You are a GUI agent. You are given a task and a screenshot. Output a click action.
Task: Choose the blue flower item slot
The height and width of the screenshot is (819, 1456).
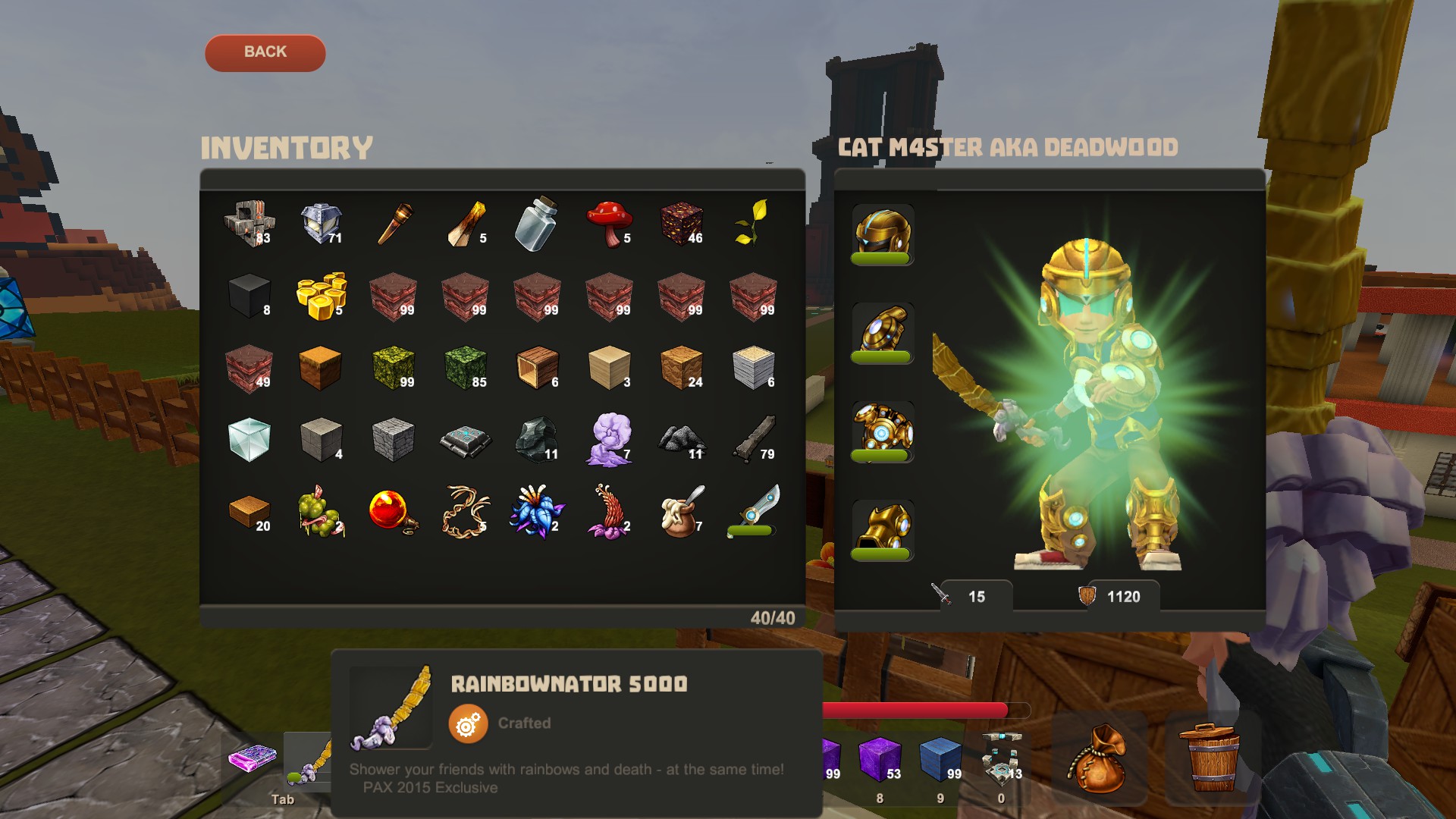click(537, 511)
